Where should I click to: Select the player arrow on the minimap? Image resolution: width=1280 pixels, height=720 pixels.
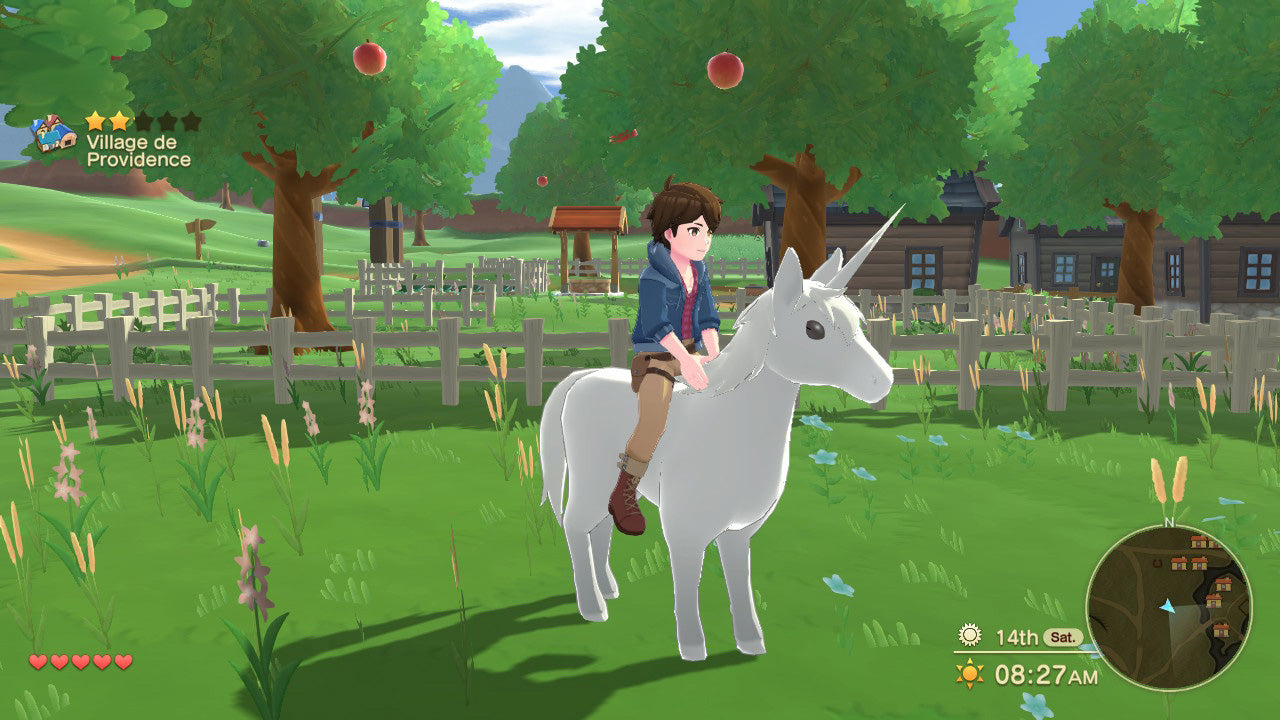point(1167,607)
